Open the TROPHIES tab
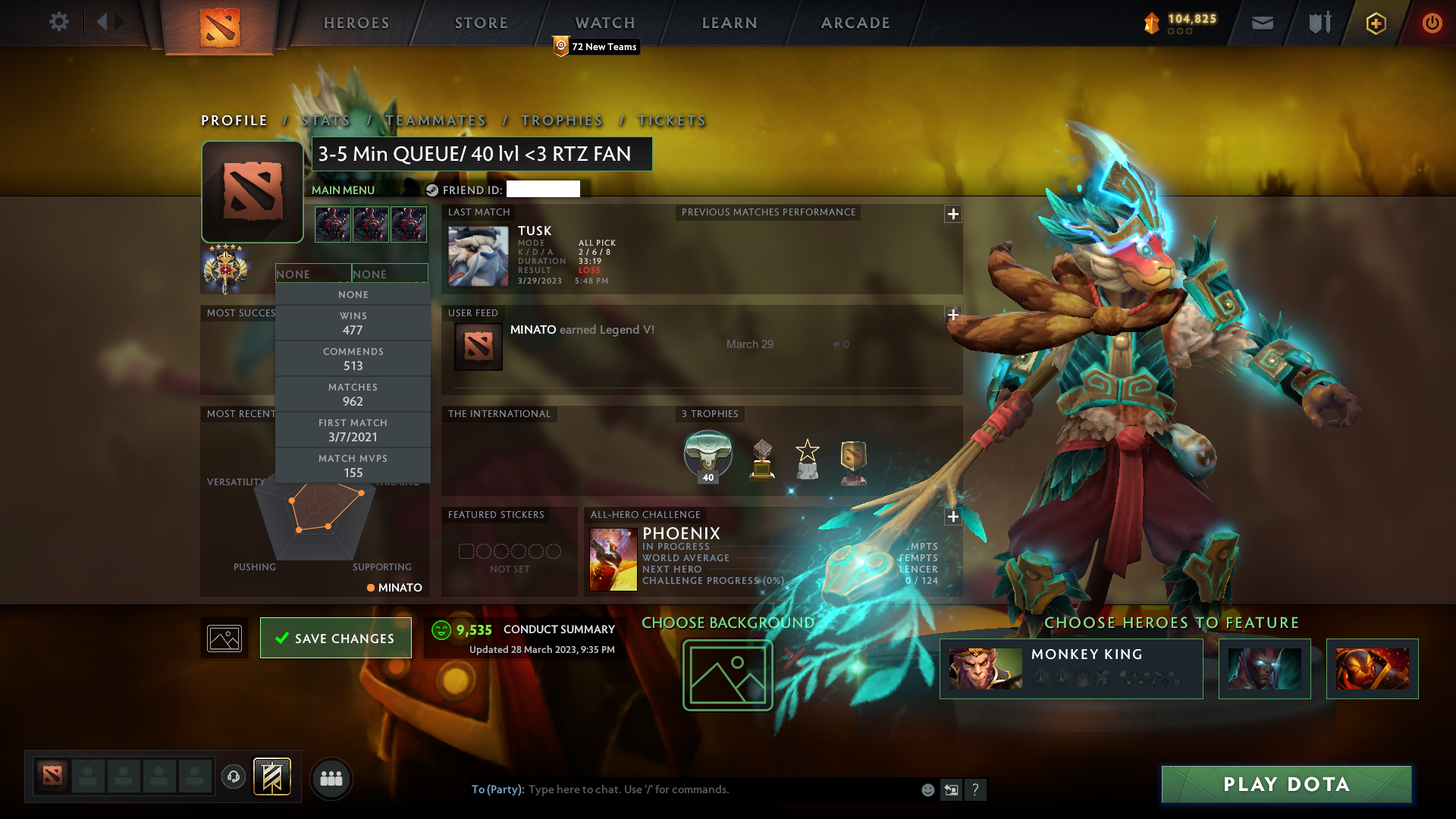This screenshot has height=819, width=1456. click(561, 121)
